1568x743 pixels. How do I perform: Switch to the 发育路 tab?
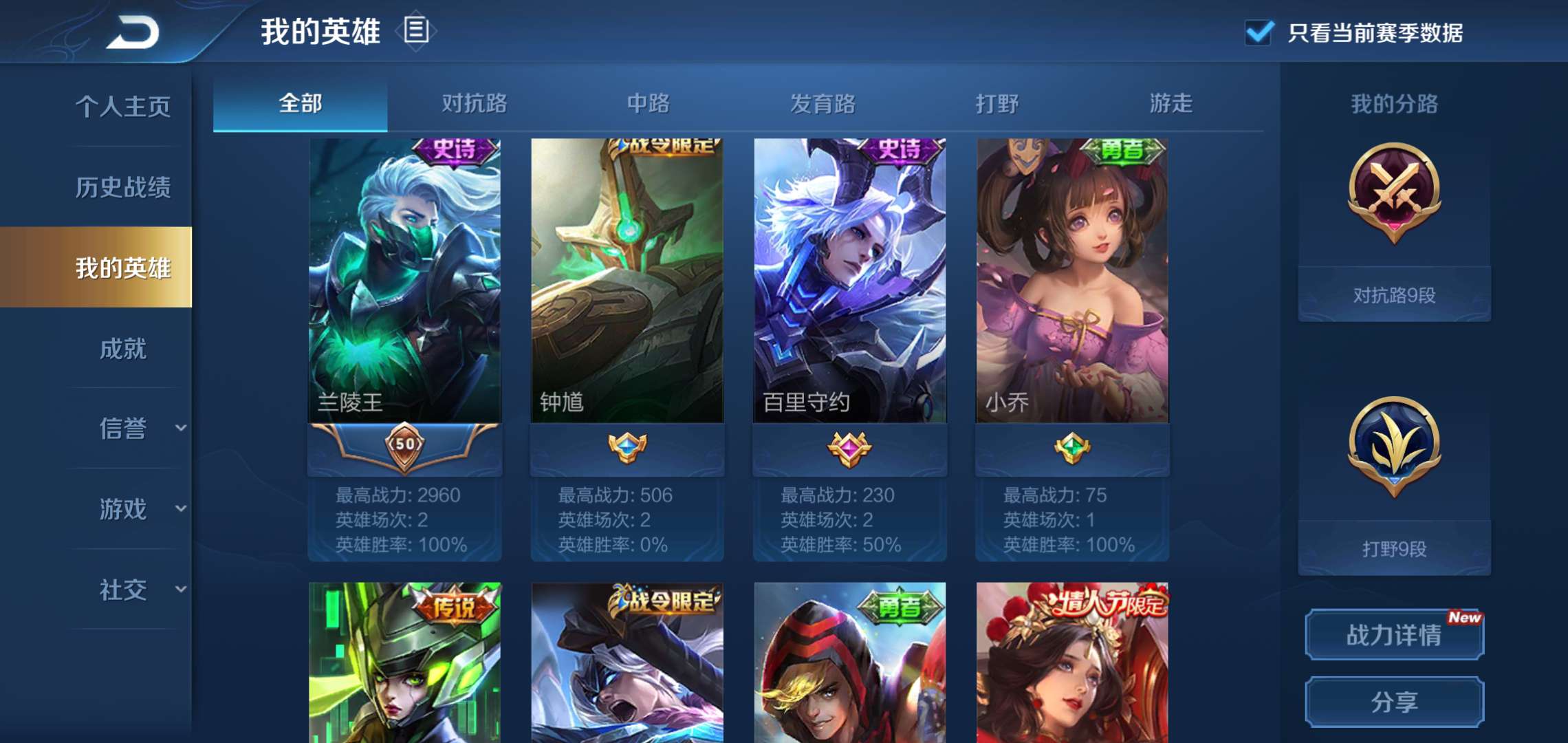[x=824, y=105]
